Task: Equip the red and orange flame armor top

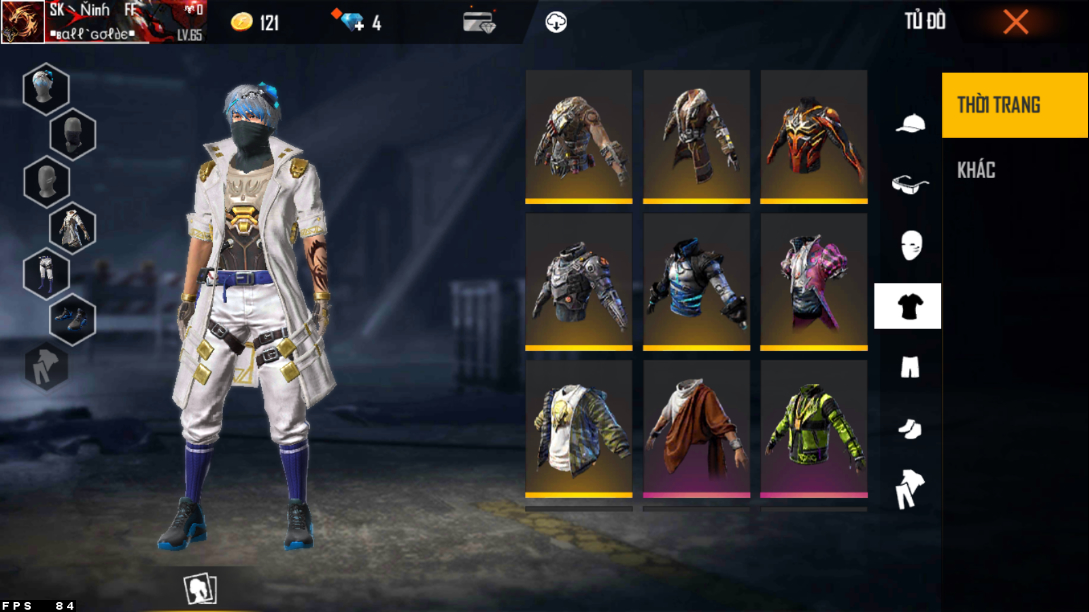Action: click(x=814, y=136)
